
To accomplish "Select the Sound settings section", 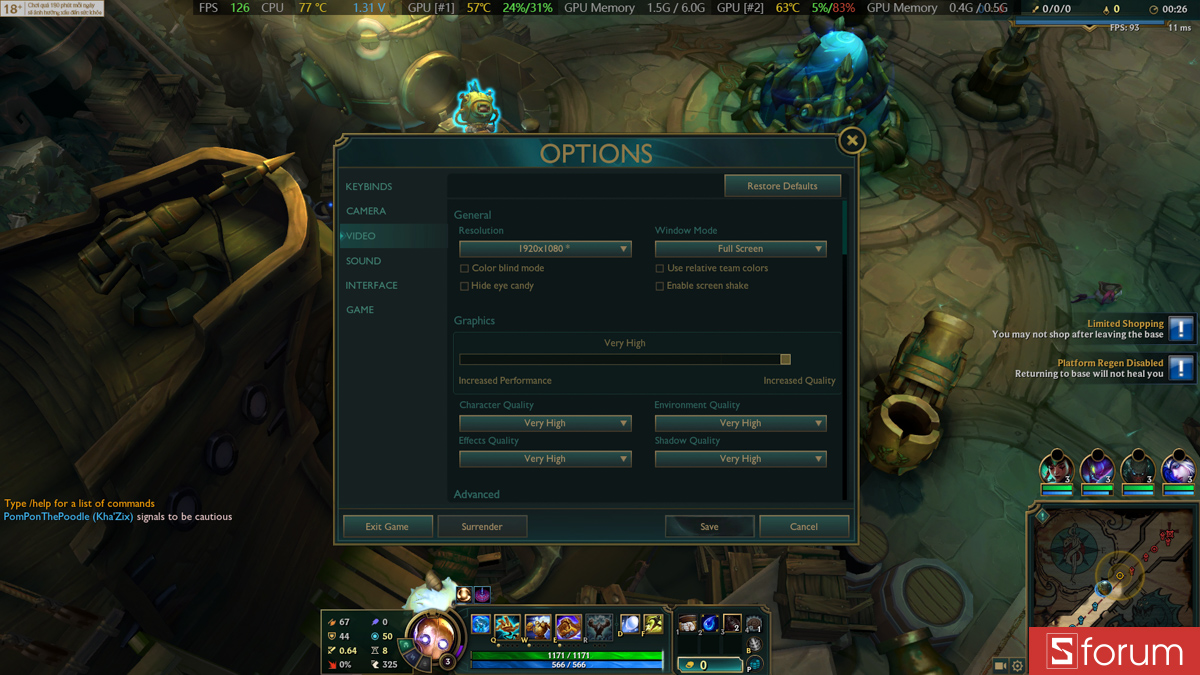I will coord(363,261).
